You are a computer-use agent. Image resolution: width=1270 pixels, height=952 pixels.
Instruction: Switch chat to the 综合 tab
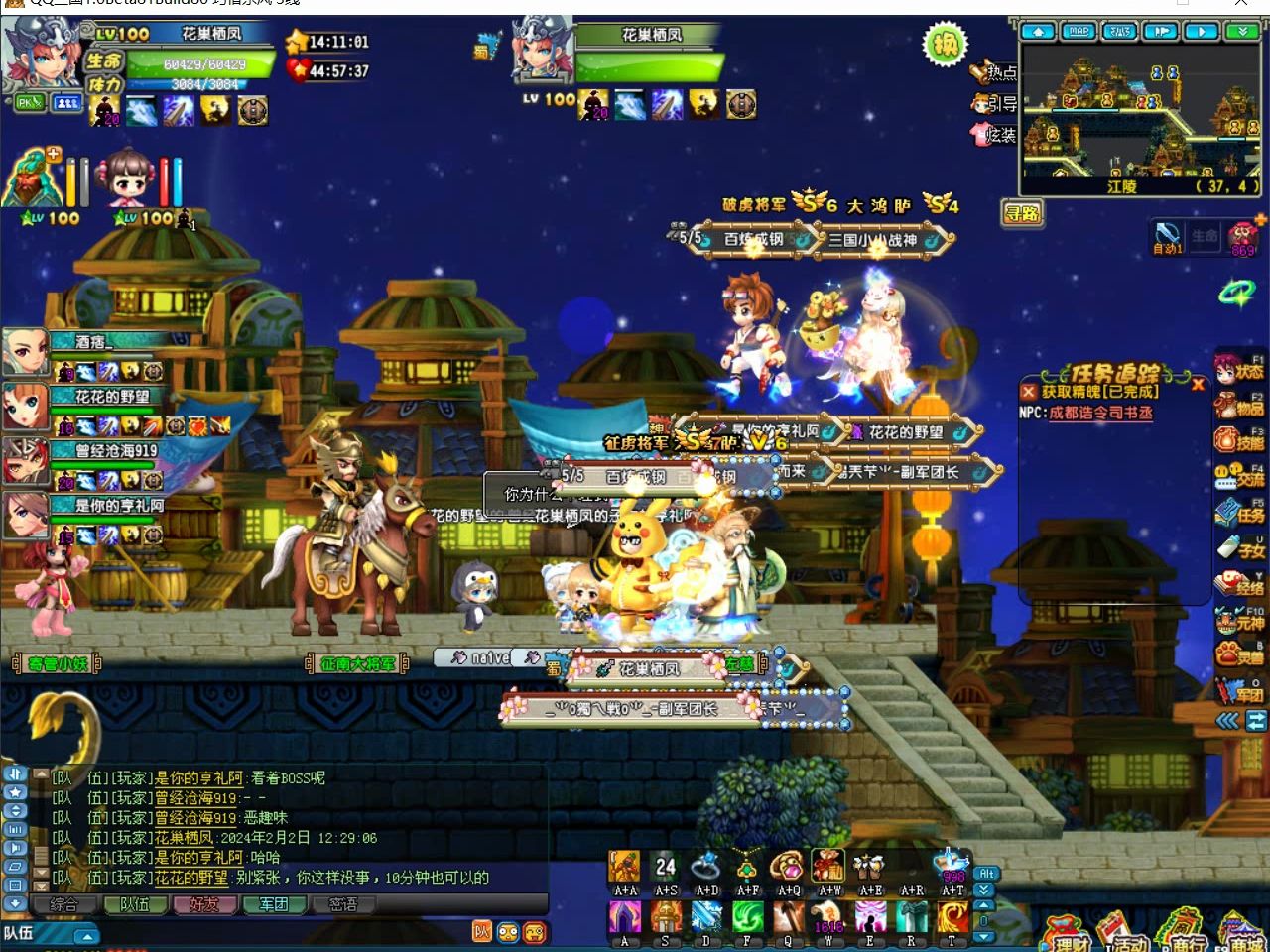click(63, 904)
